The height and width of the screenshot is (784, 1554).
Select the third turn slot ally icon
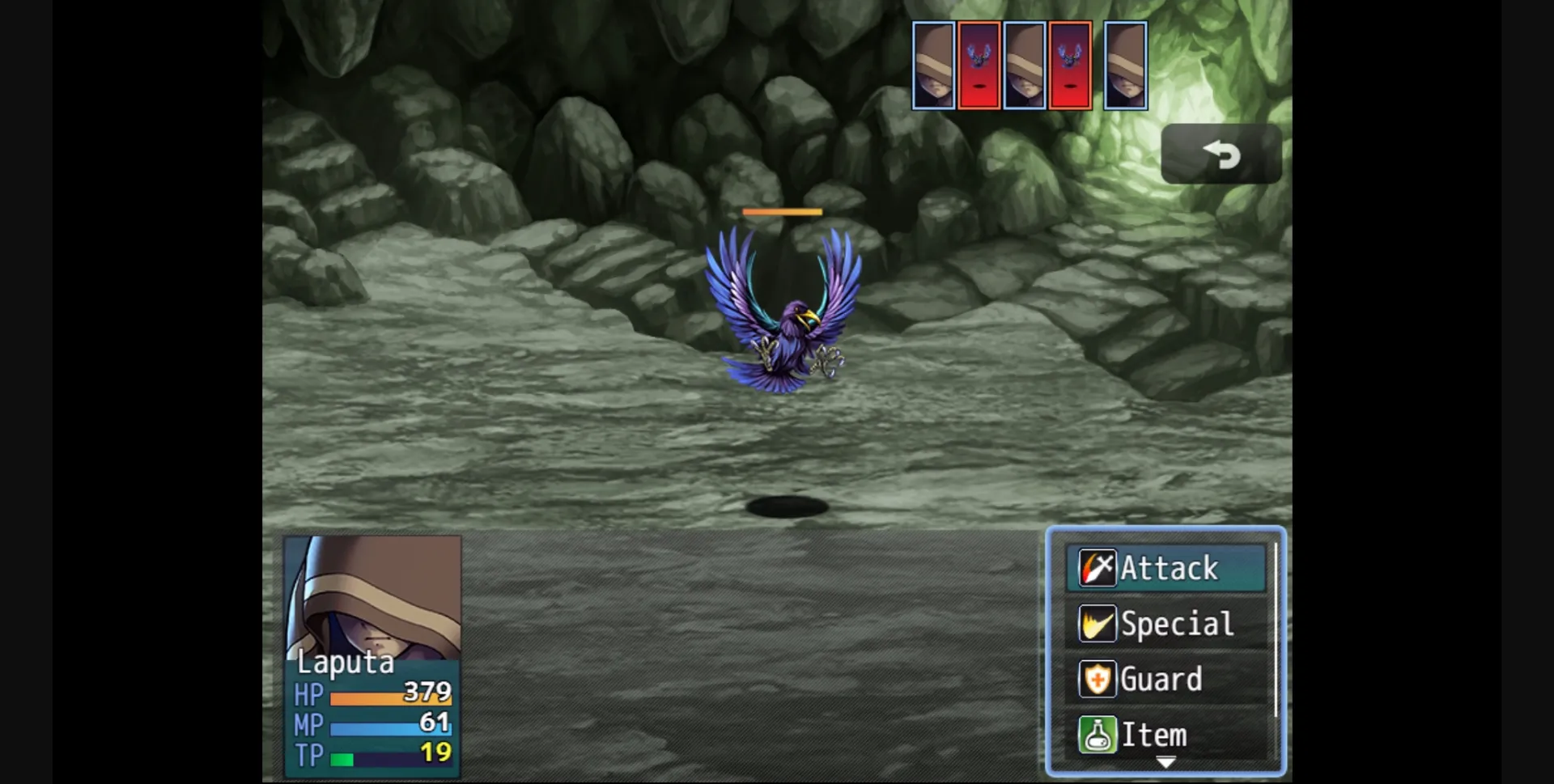point(1024,66)
